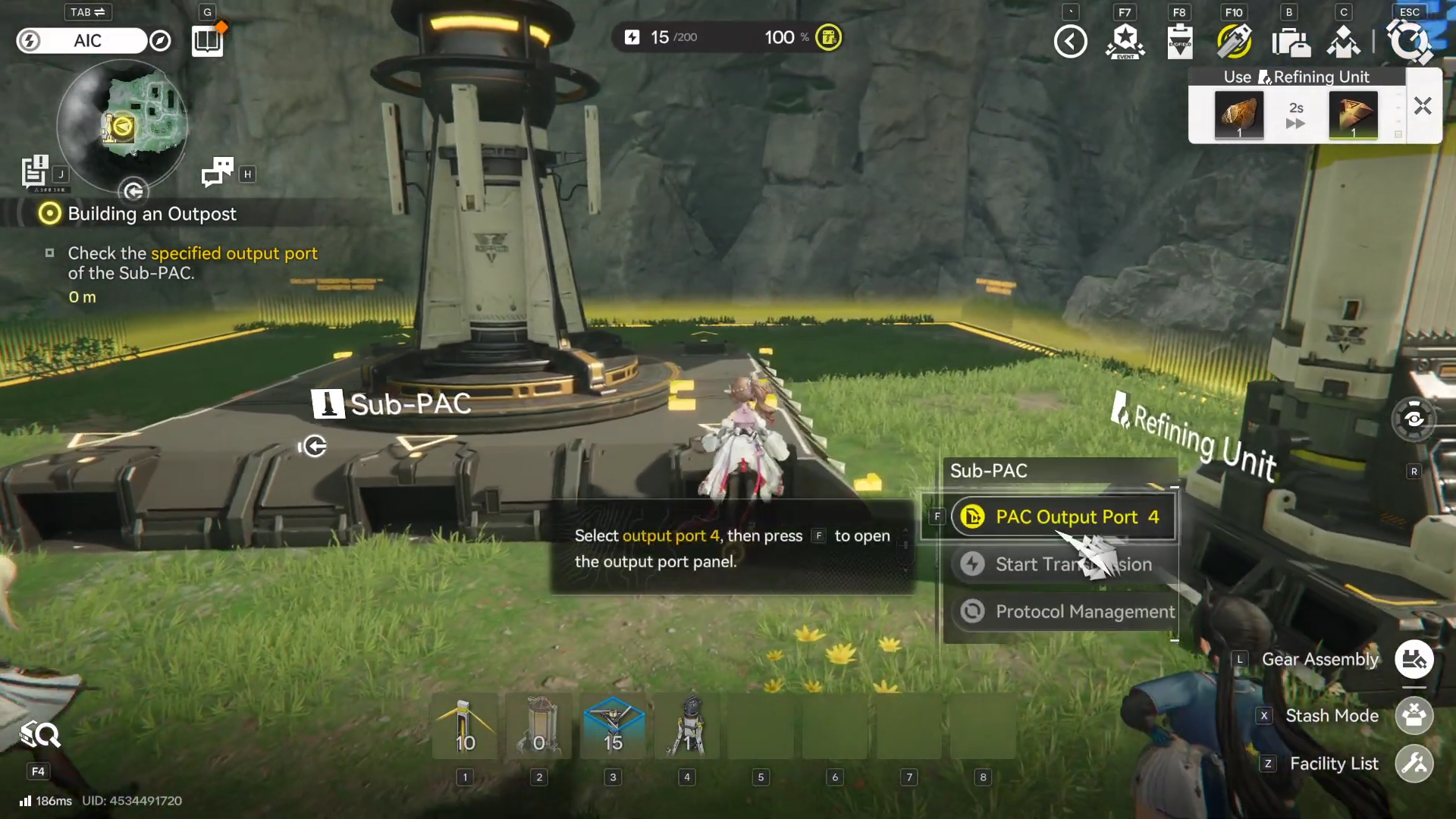Open the Building an Outpost quest tracker
This screenshot has height=819, width=1456.
152,214
